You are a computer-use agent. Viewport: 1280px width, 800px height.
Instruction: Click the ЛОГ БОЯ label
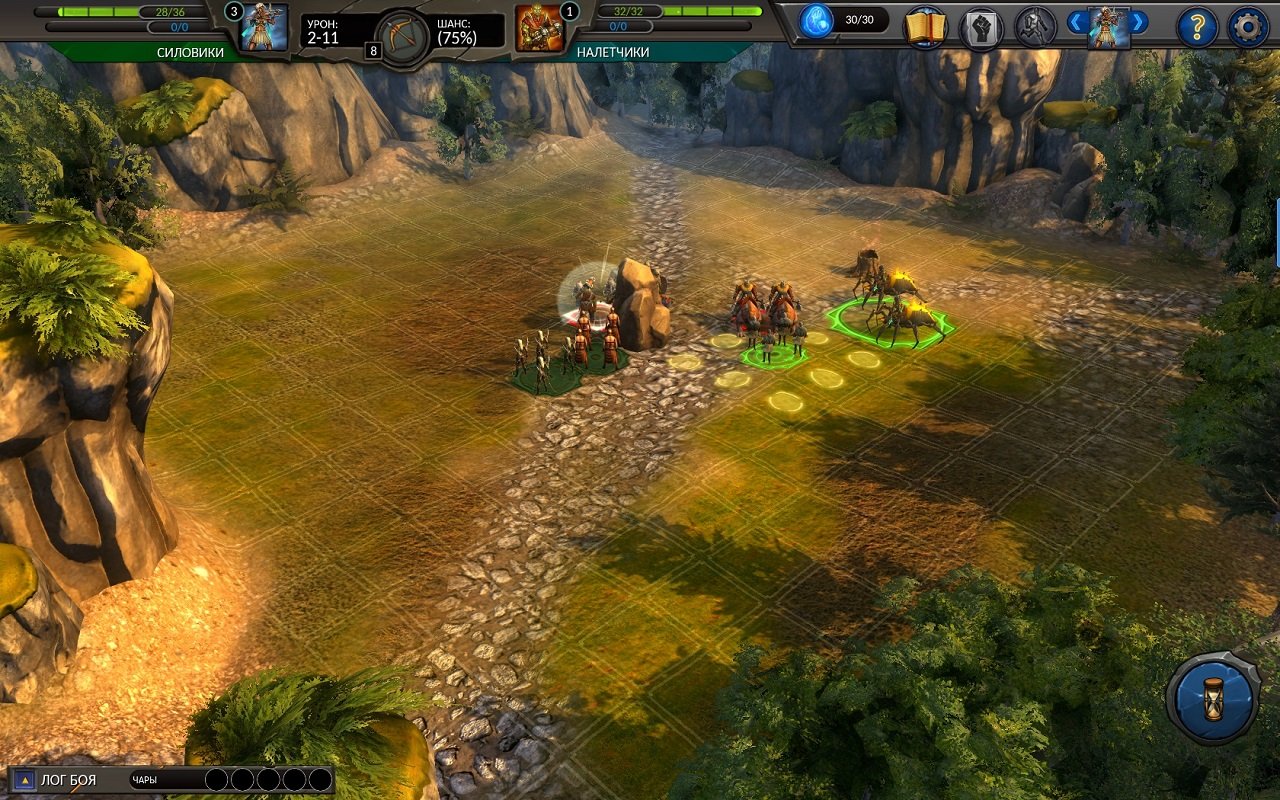click(68, 782)
